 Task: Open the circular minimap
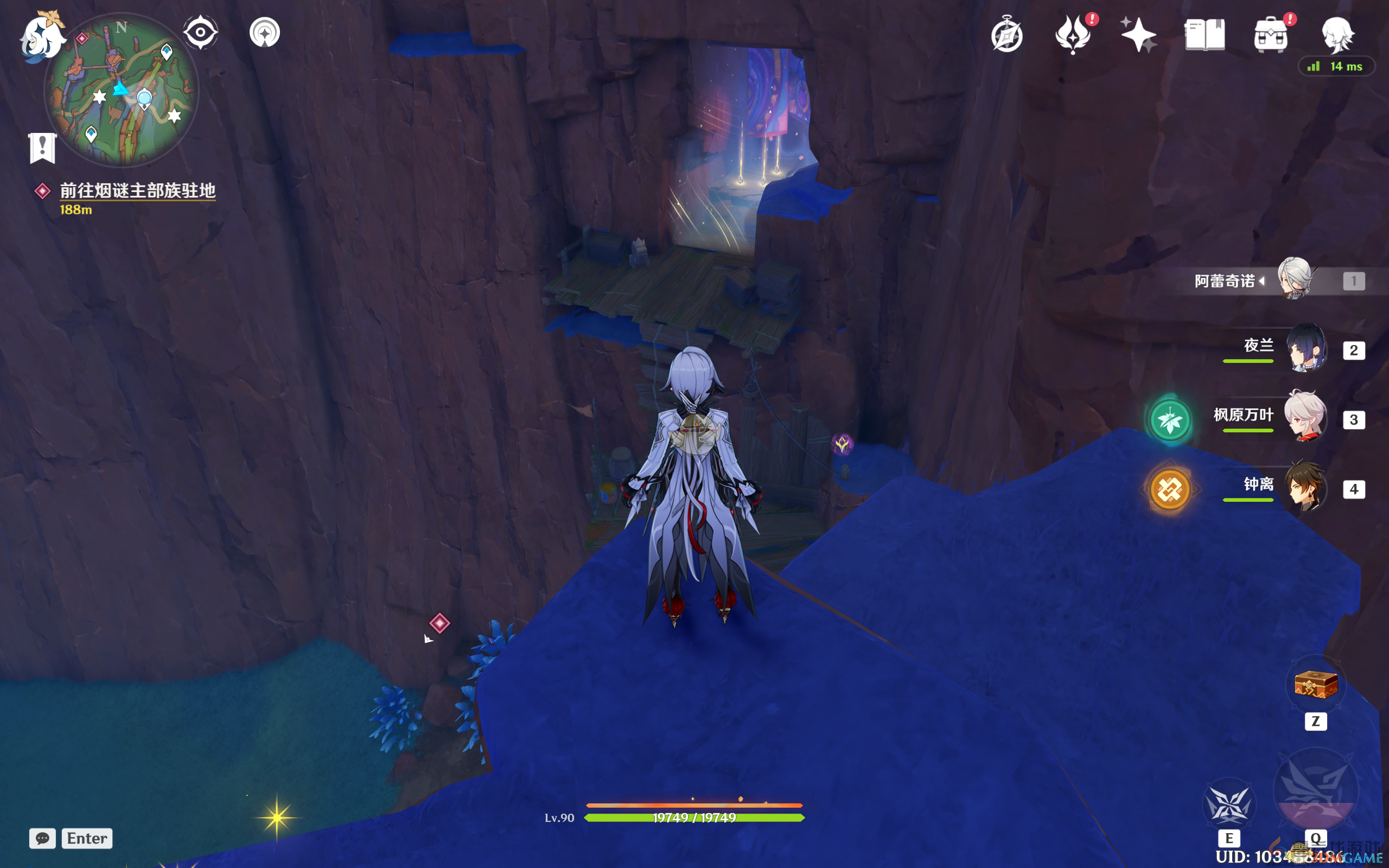pos(122,90)
